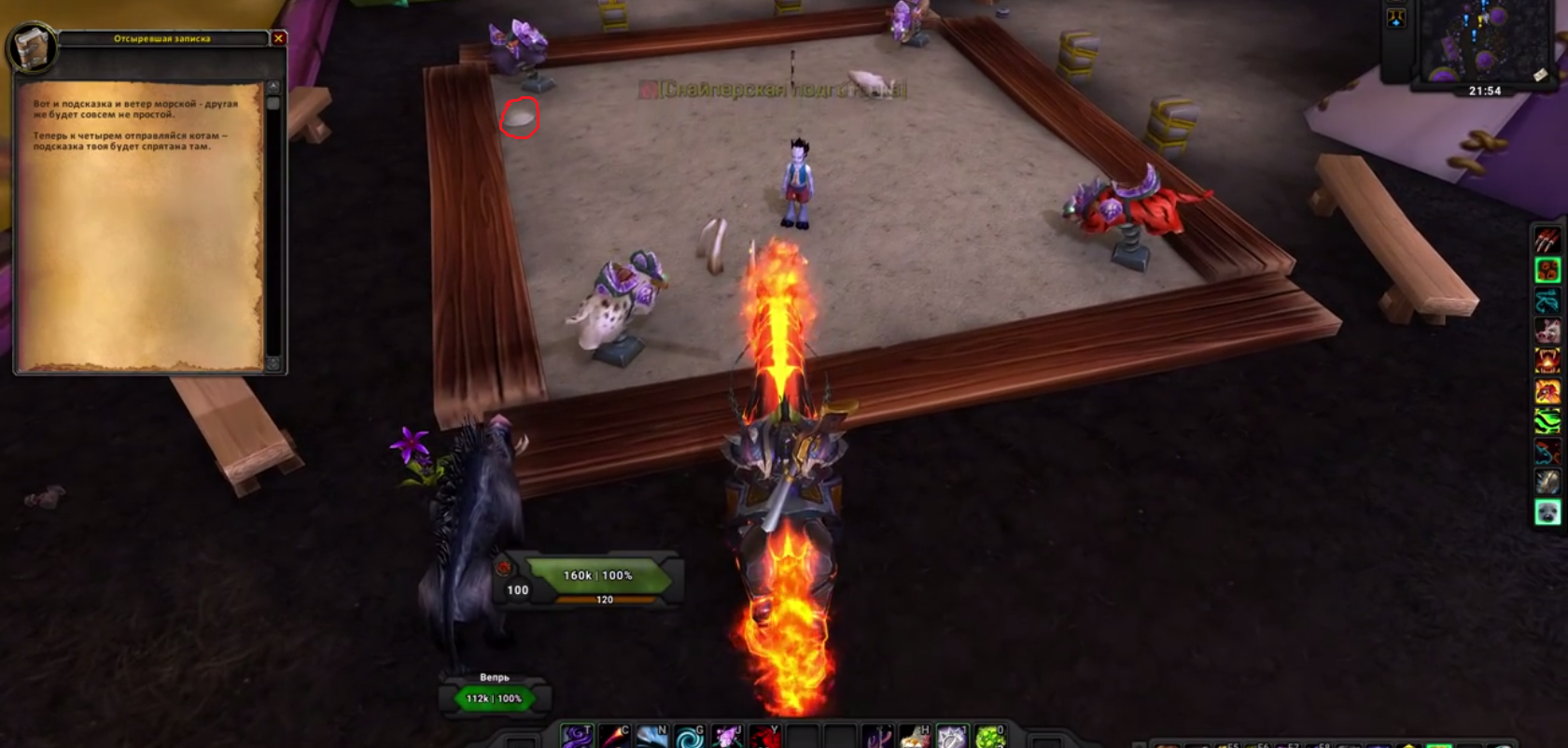The width and height of the screenshot is (1568, 748).
Task: Use the red streak ability on C
Action: click(614, 737)
